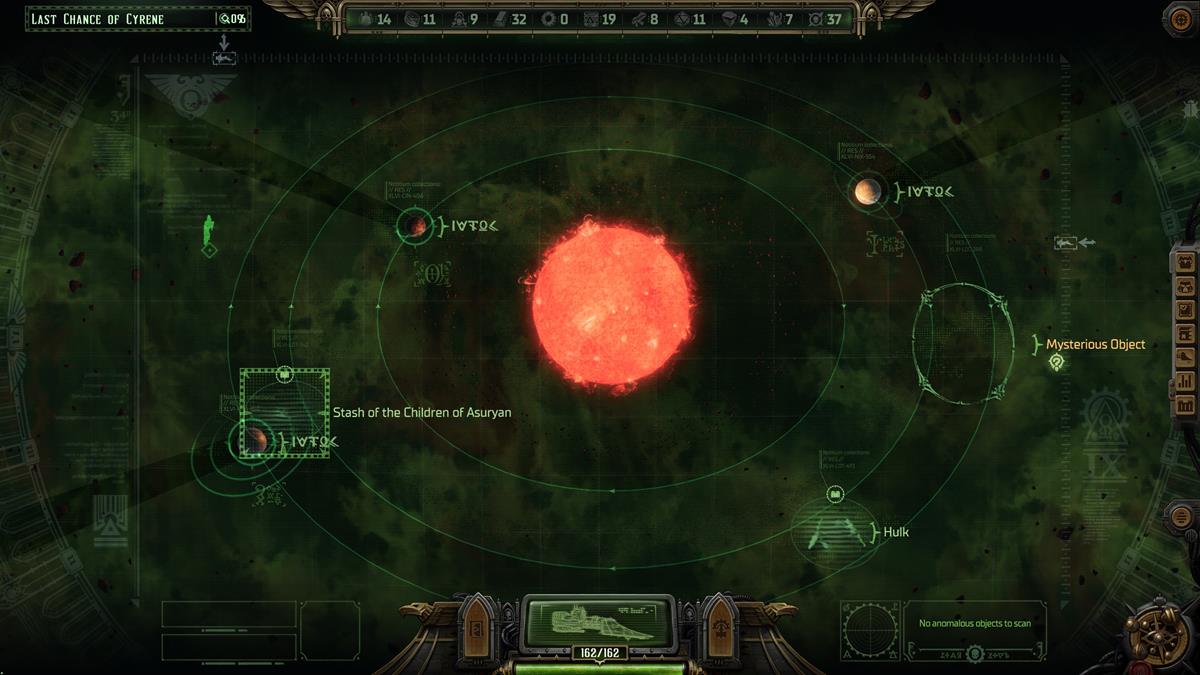Select the green ship token left of the orbits
1200x675 pixels.
tap(209, 231)
